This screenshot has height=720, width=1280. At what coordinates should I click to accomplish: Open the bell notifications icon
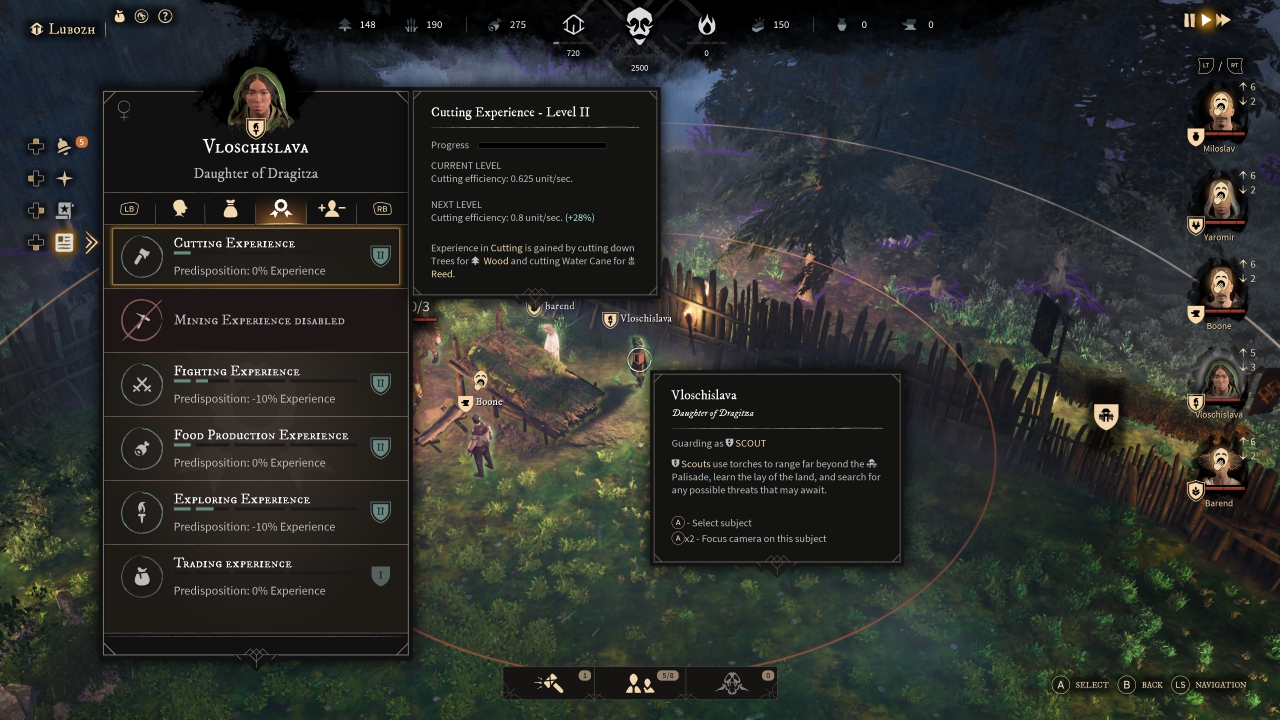click(65, 147)
